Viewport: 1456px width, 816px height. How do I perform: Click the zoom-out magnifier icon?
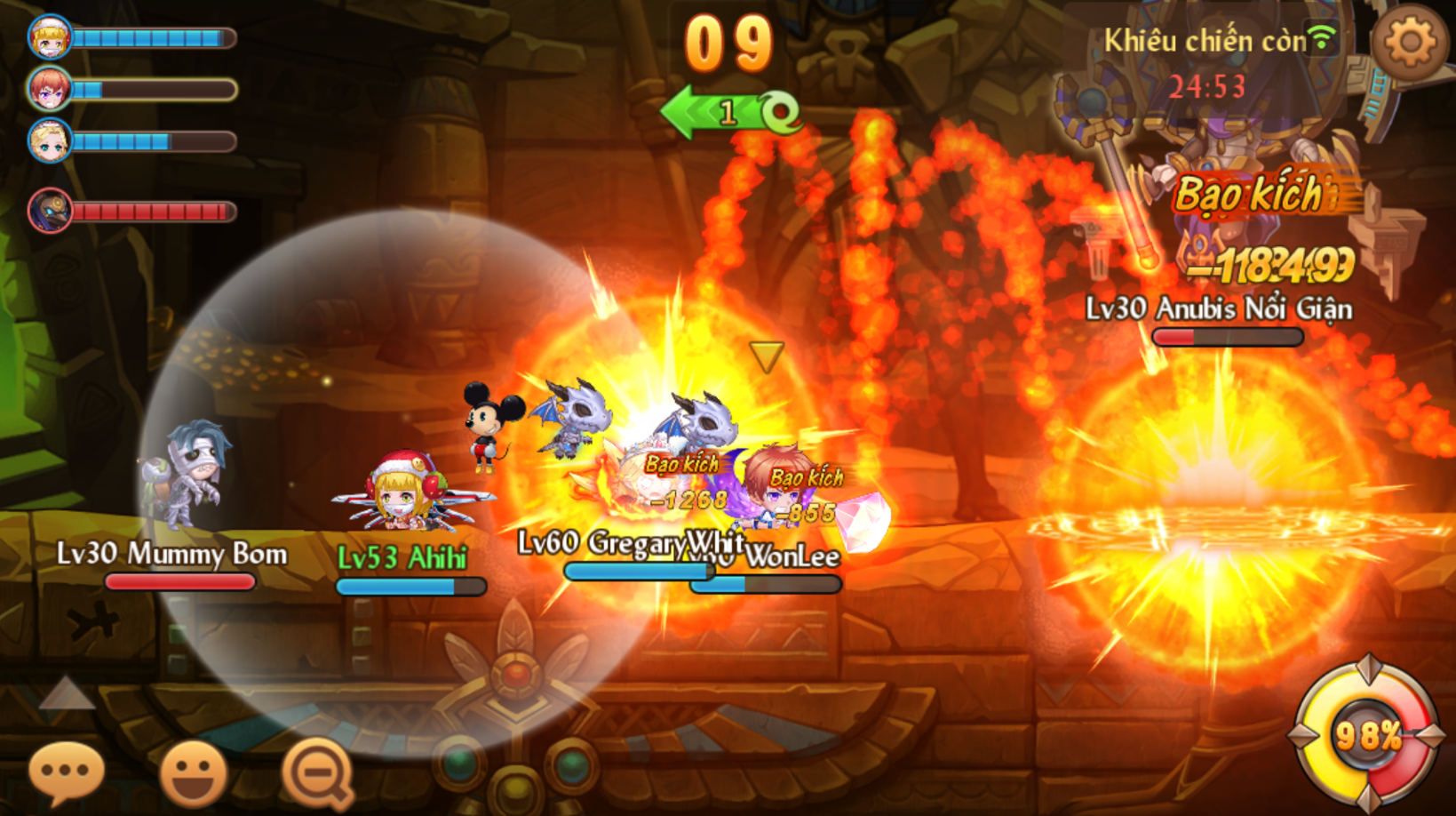(x=318, y=771)
